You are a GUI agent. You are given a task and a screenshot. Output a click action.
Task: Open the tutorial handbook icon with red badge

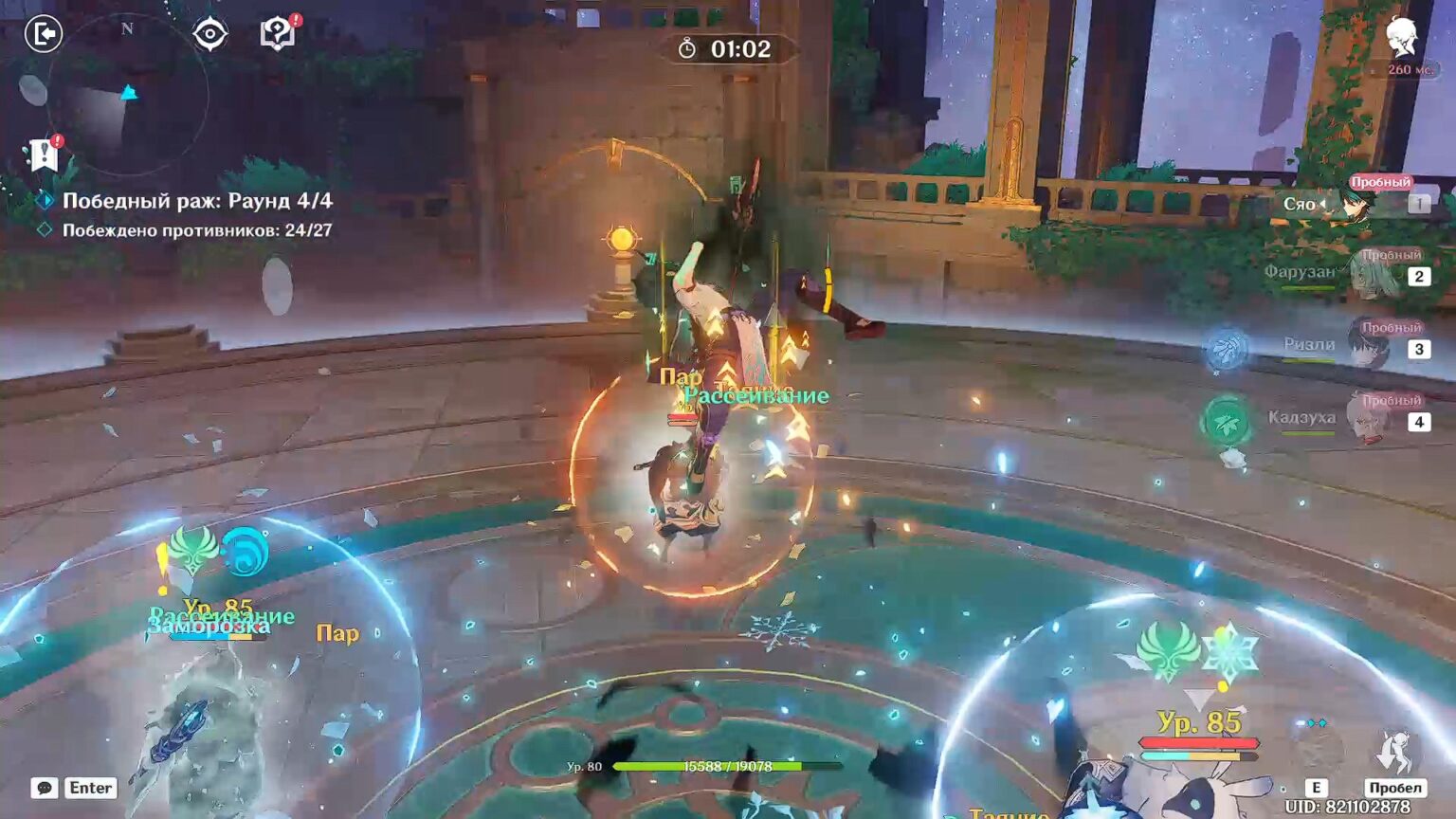point(275,32)
